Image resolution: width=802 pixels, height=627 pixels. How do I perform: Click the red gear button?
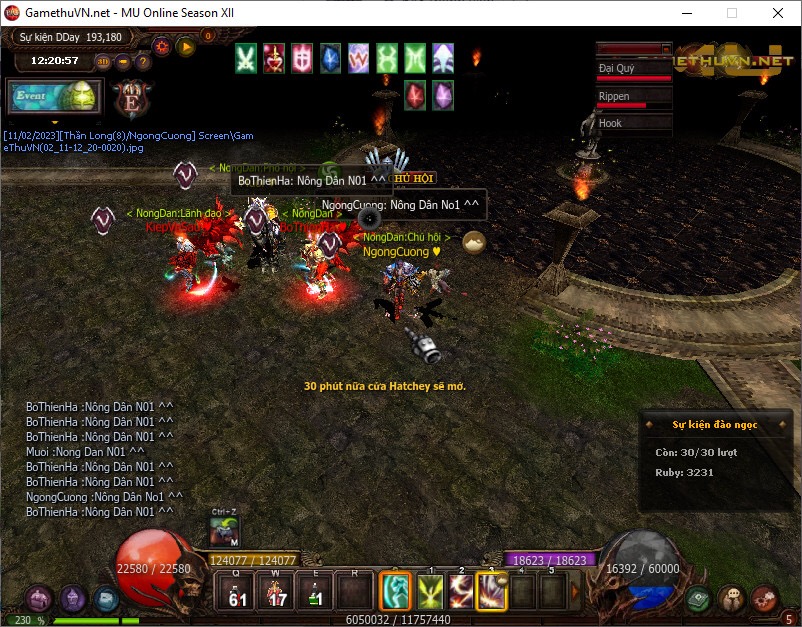click(161, 45)
